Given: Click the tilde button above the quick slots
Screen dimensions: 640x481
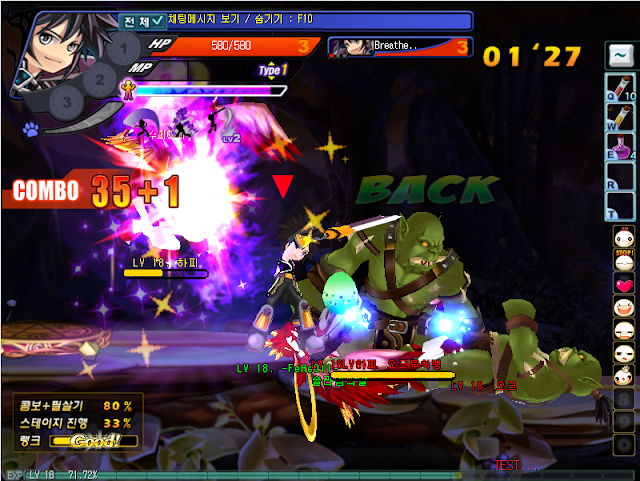Looking at the screenshot, I should click(620, 56).
